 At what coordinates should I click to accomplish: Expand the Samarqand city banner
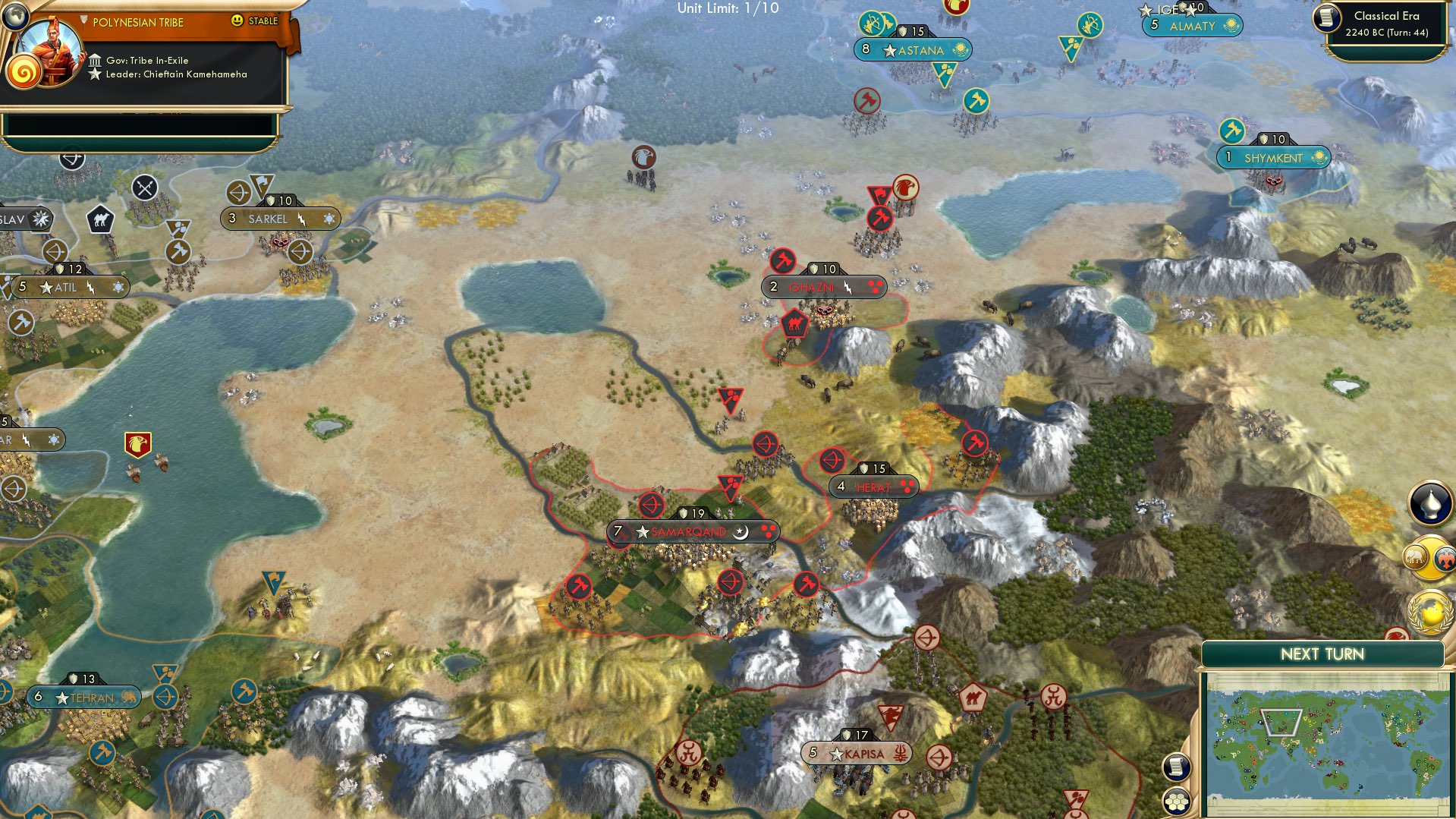pos(684,531)
